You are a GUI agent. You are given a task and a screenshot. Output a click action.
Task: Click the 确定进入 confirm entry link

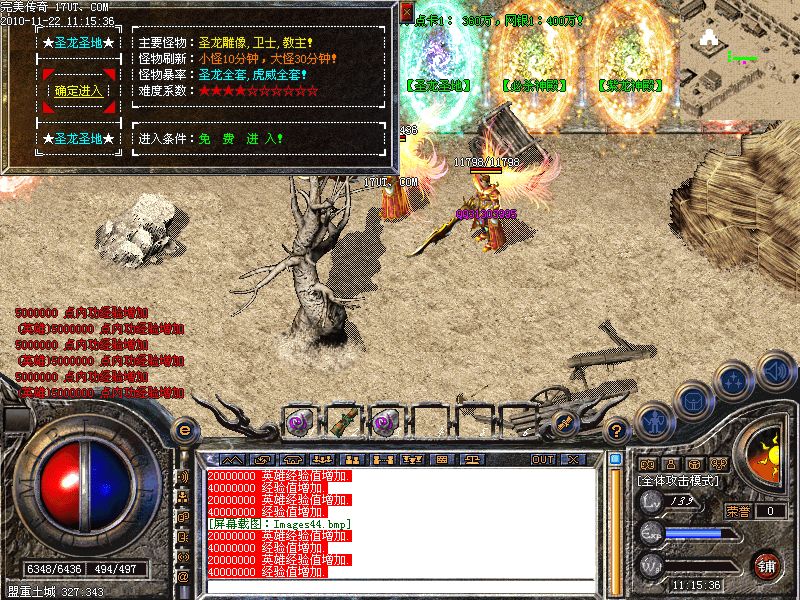coord(77,90)
